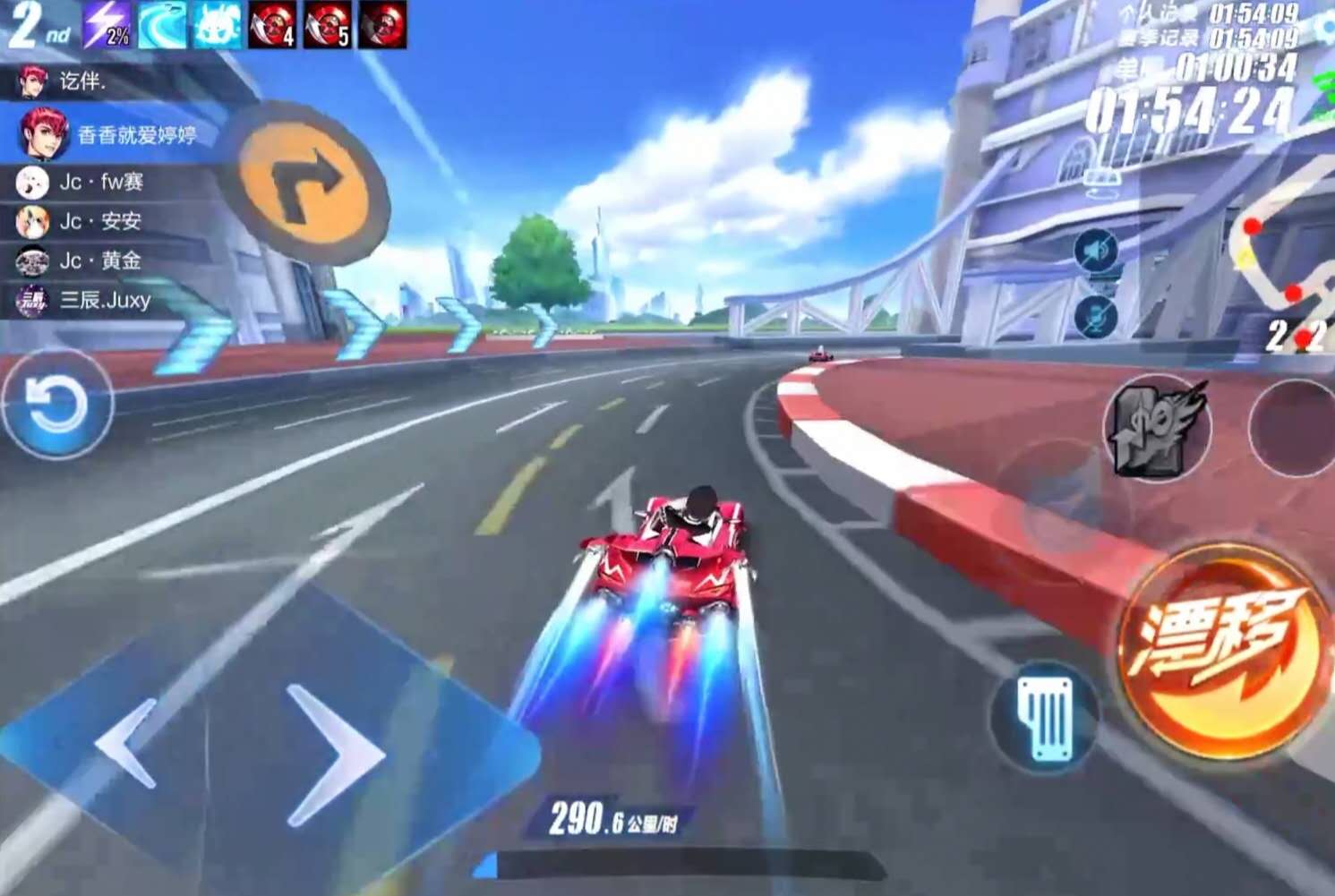Tap the cyan swirl drift skill icon
This screenshot has width=1335, height=896.
click(162, 24)
